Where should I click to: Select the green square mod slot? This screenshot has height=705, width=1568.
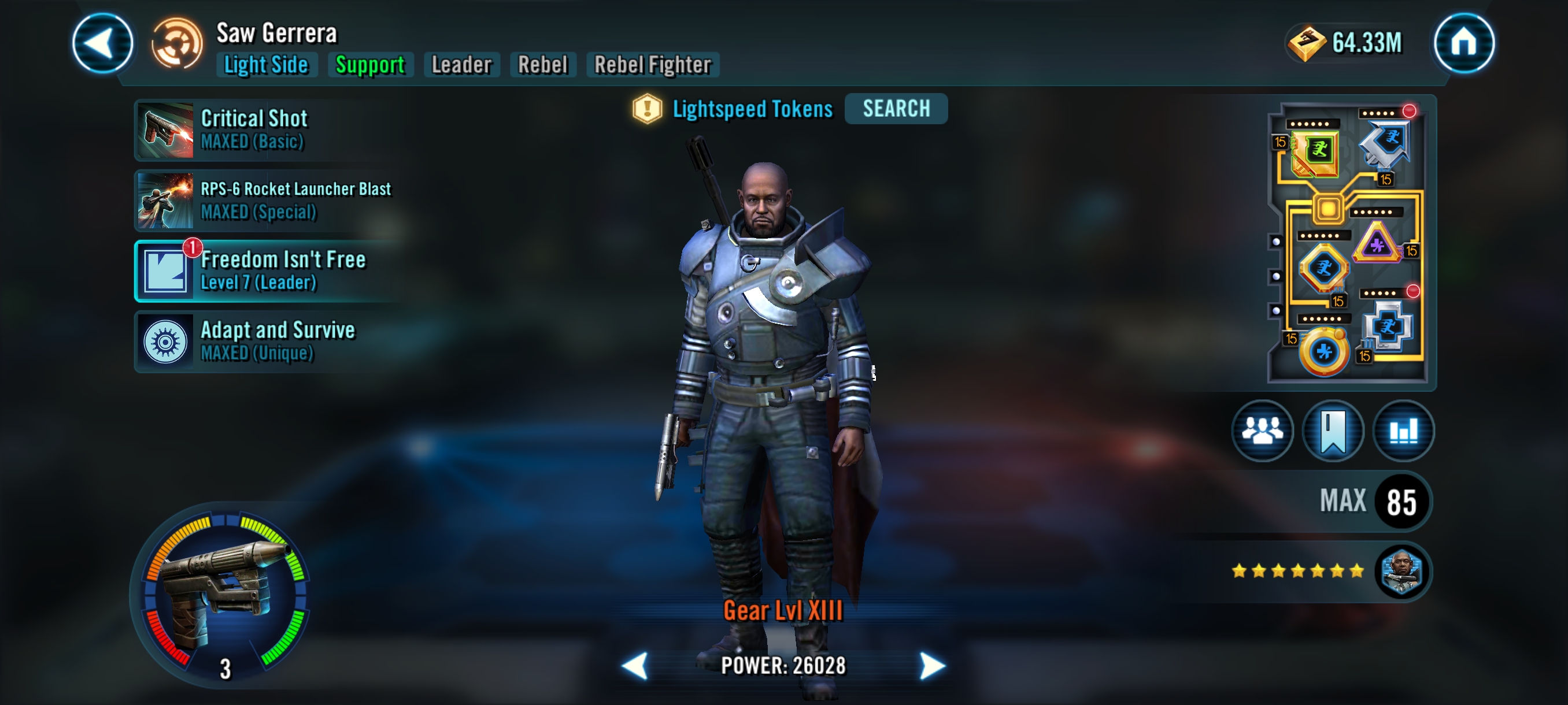(x=1316, y=151)
